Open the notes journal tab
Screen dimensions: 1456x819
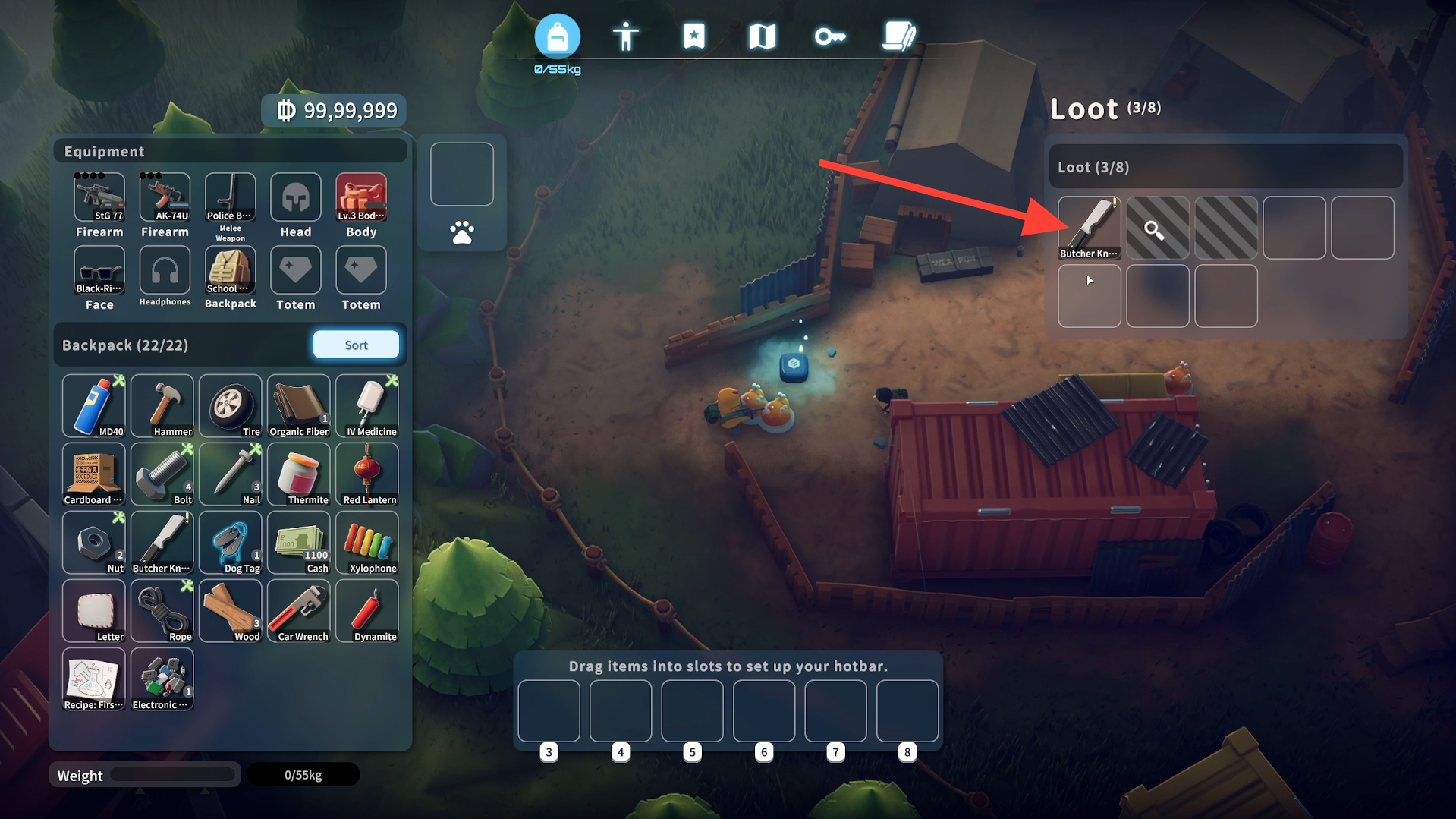tap(899, 36)
